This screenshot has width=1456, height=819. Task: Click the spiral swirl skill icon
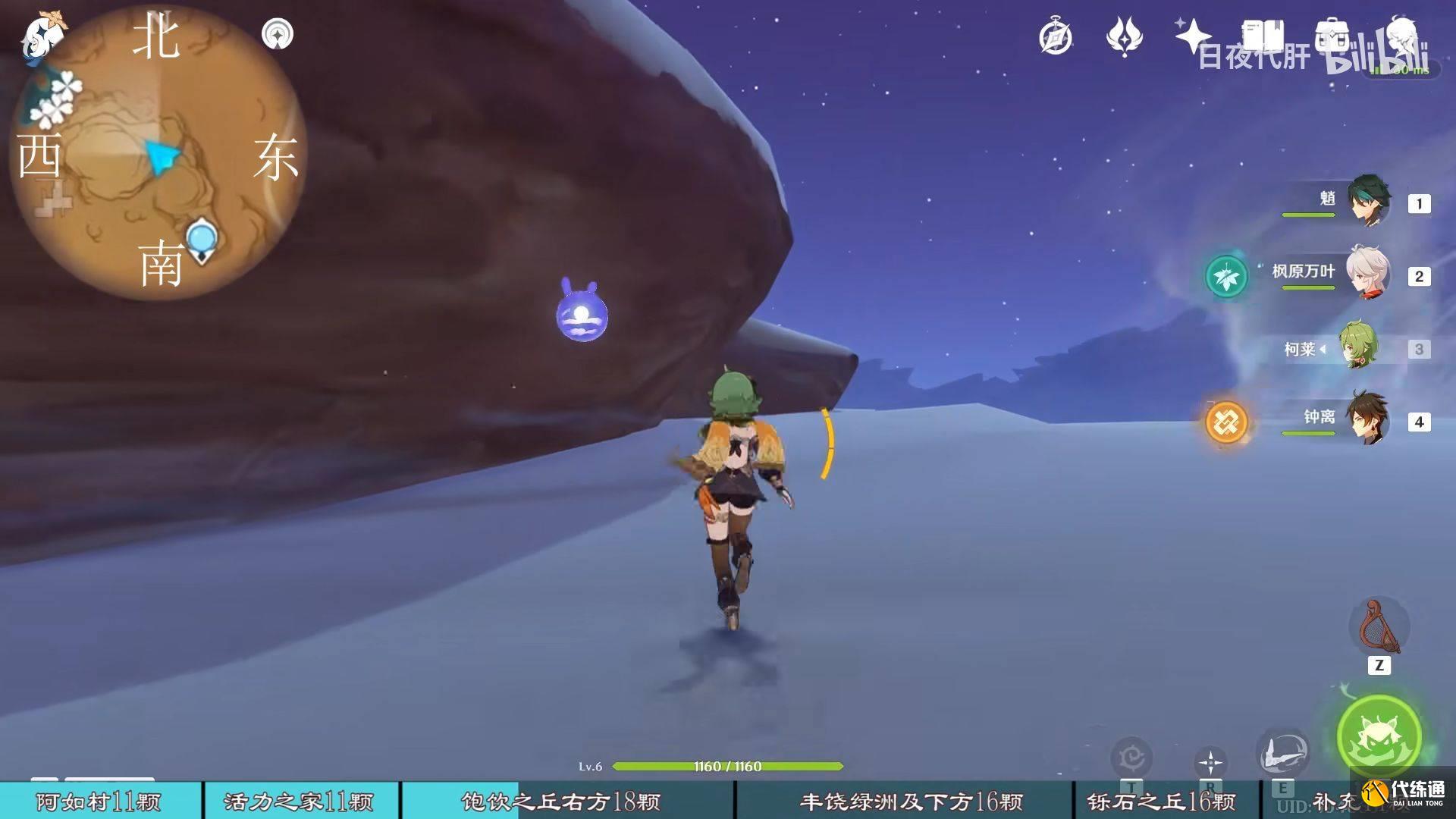pos(1131,757)
